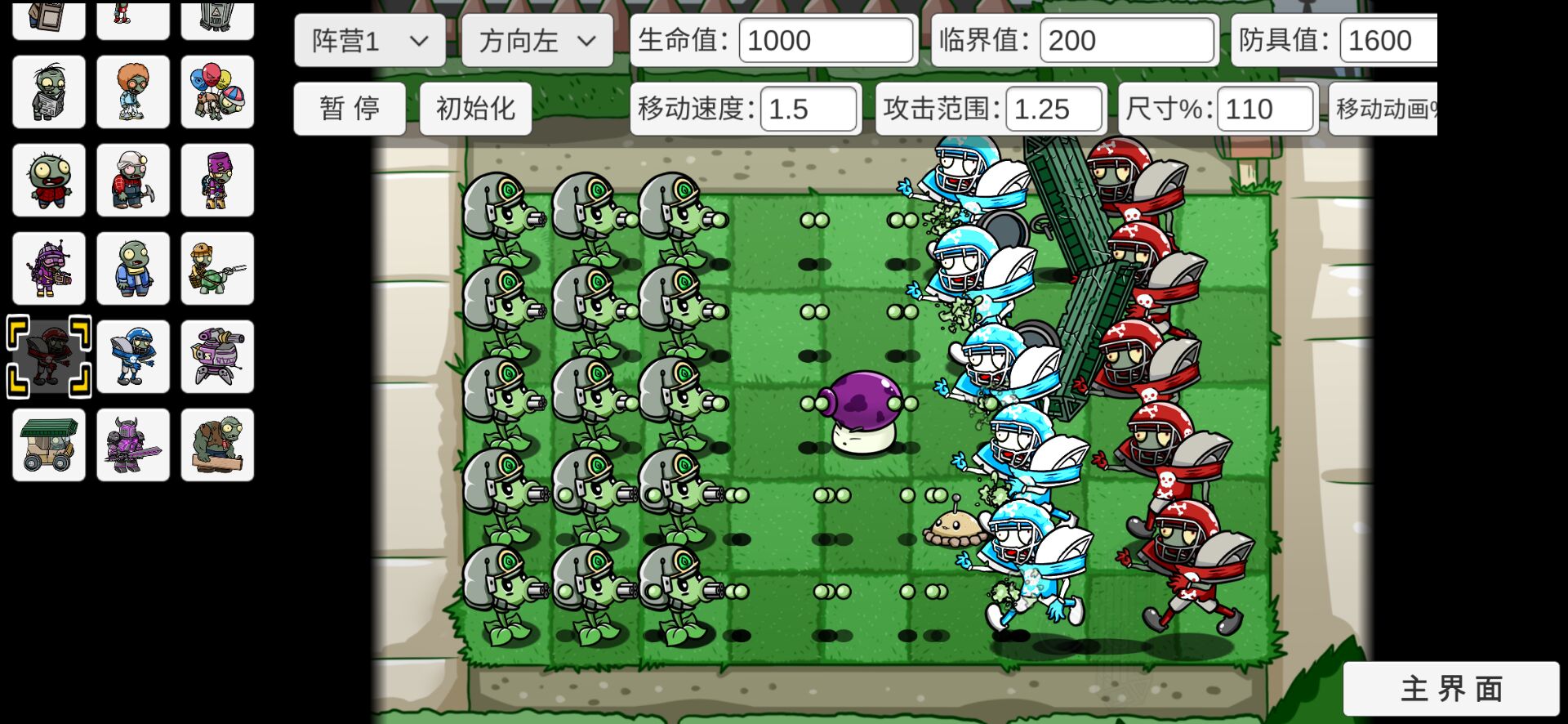Click the 生命值 health value field

pos(825,40)
